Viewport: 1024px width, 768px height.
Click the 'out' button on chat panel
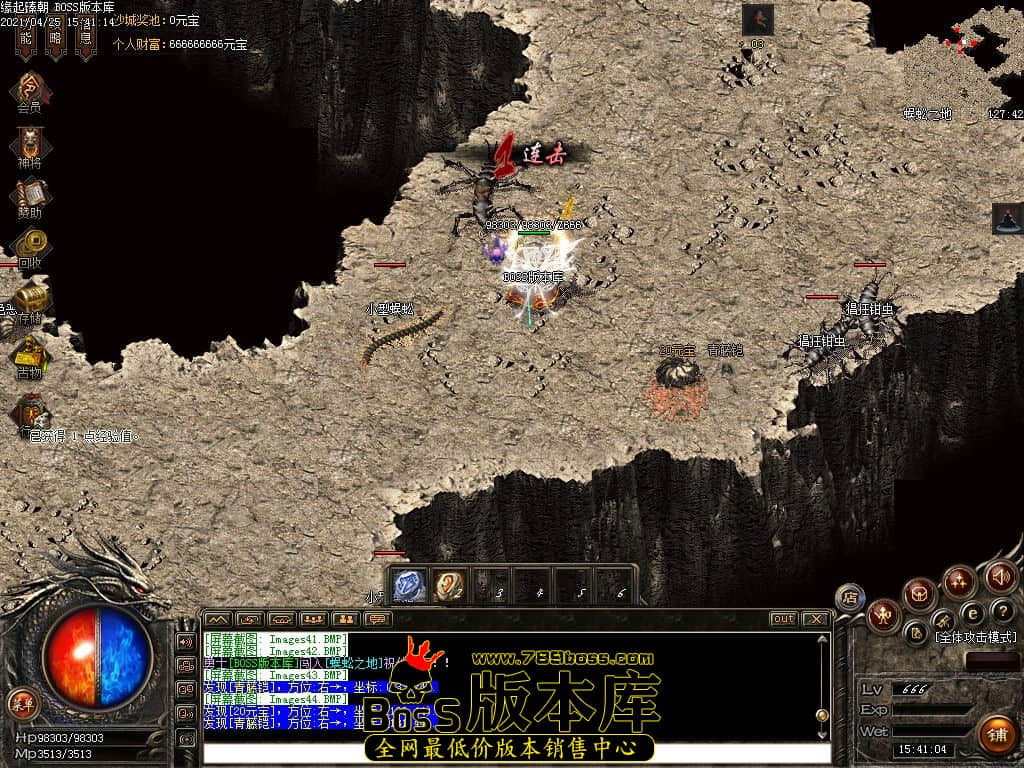pos(784,619)
